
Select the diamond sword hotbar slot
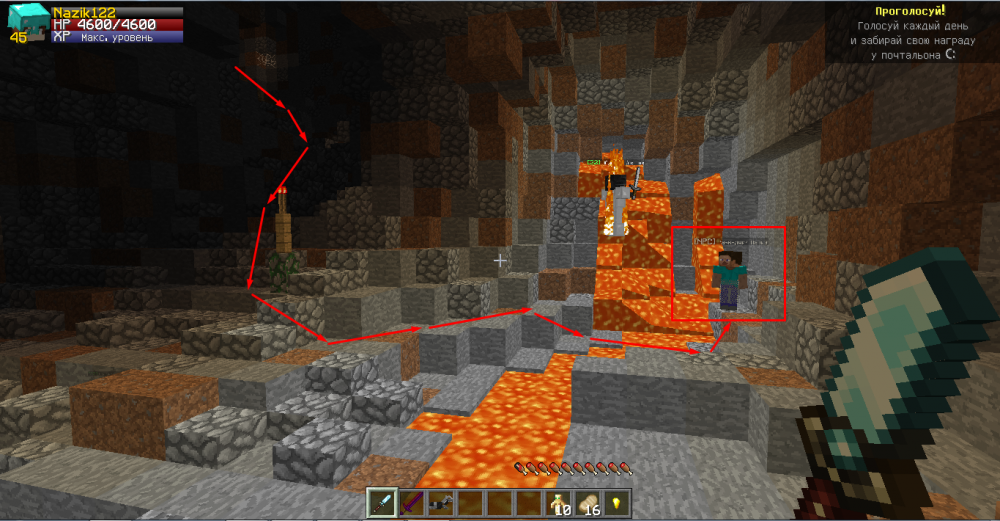click(x=382, y=503)
